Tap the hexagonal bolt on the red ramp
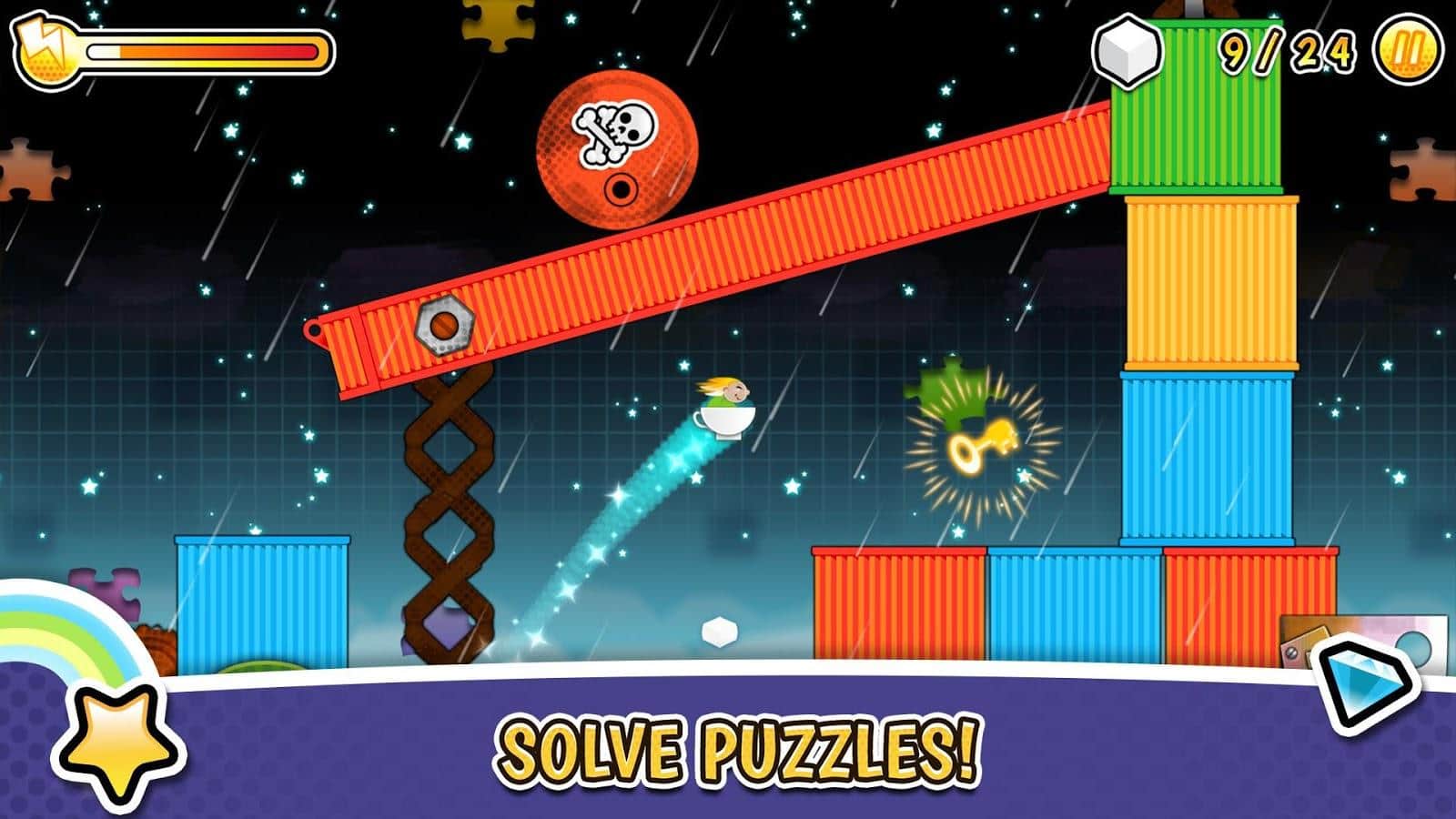1456x819 pixels. tap(443, 323)
